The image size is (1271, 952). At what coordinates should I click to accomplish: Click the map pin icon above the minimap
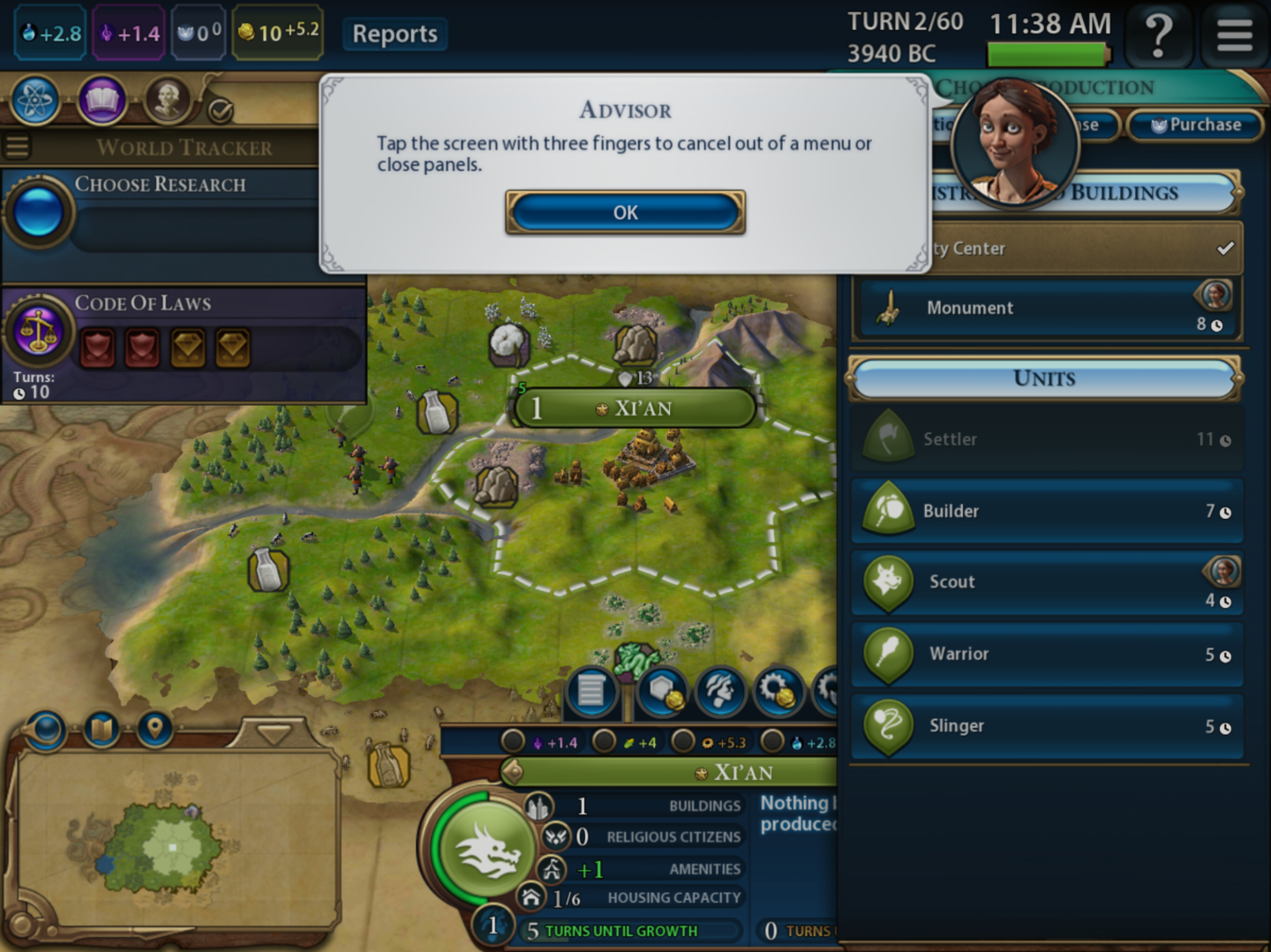[x=154, y=730]
